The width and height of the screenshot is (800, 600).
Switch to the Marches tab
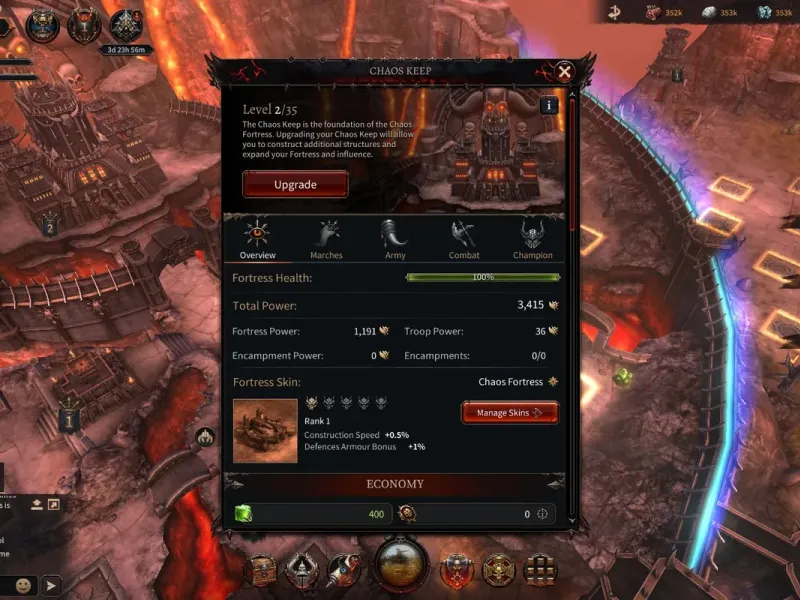point(326,240)
